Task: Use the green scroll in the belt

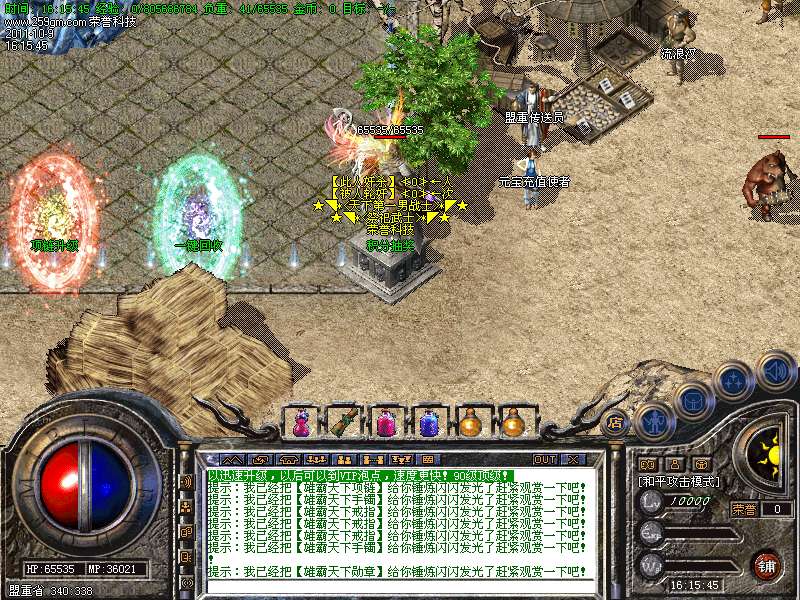Action: 342,423
